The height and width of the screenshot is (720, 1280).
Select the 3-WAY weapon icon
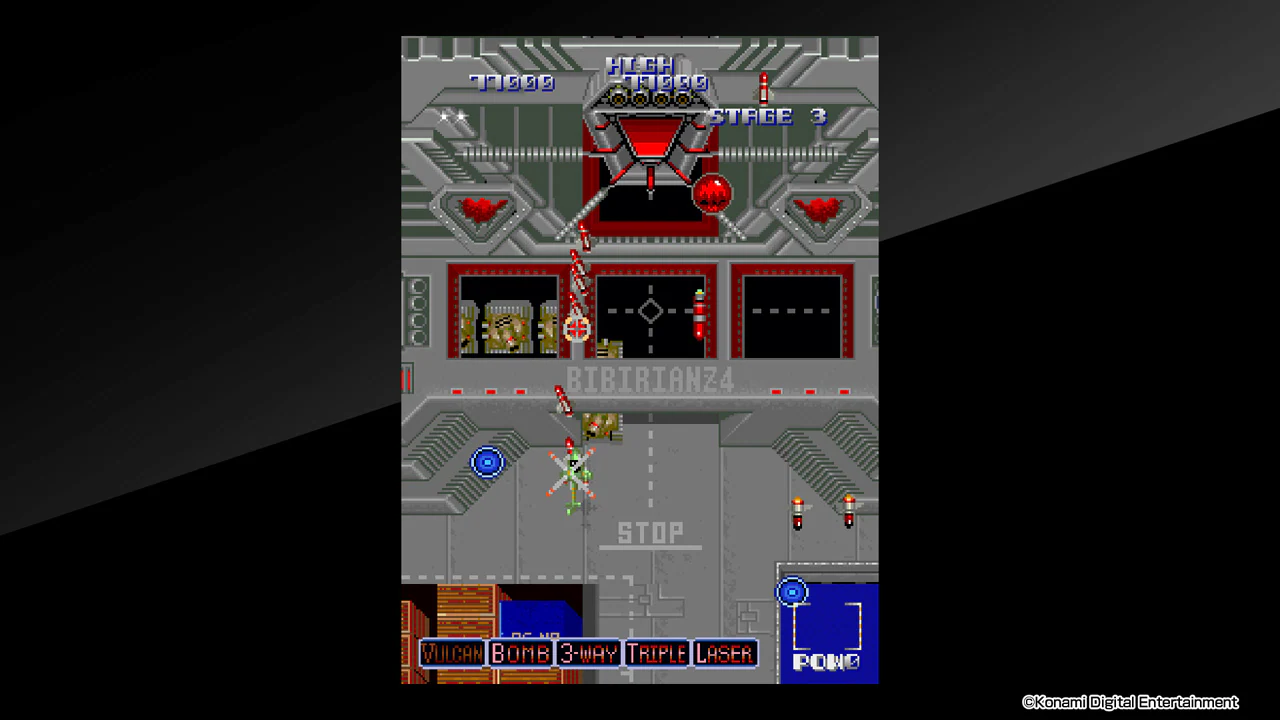pos(589,653)
